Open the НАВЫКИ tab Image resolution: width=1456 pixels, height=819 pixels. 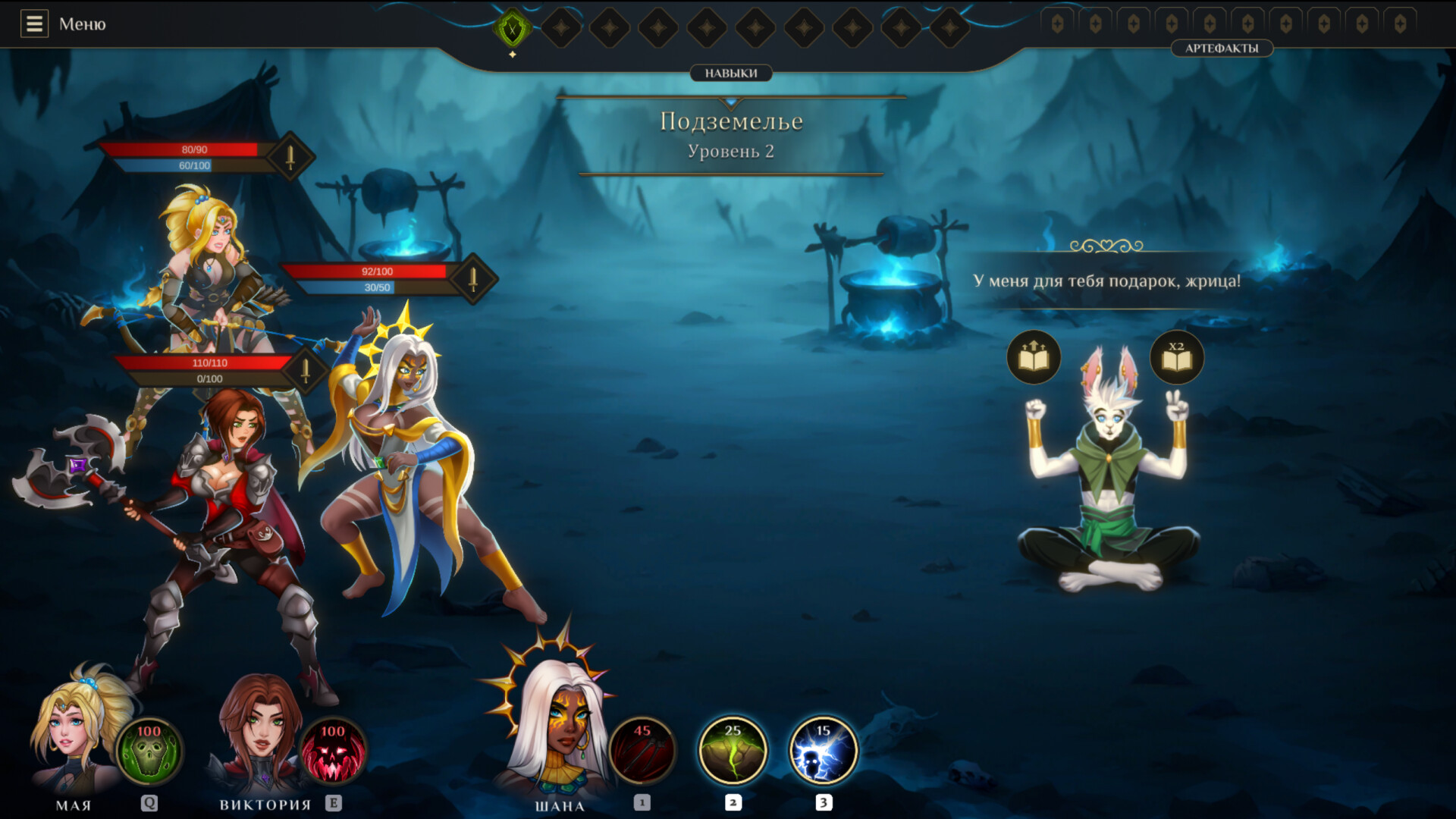tap(730, 73)
